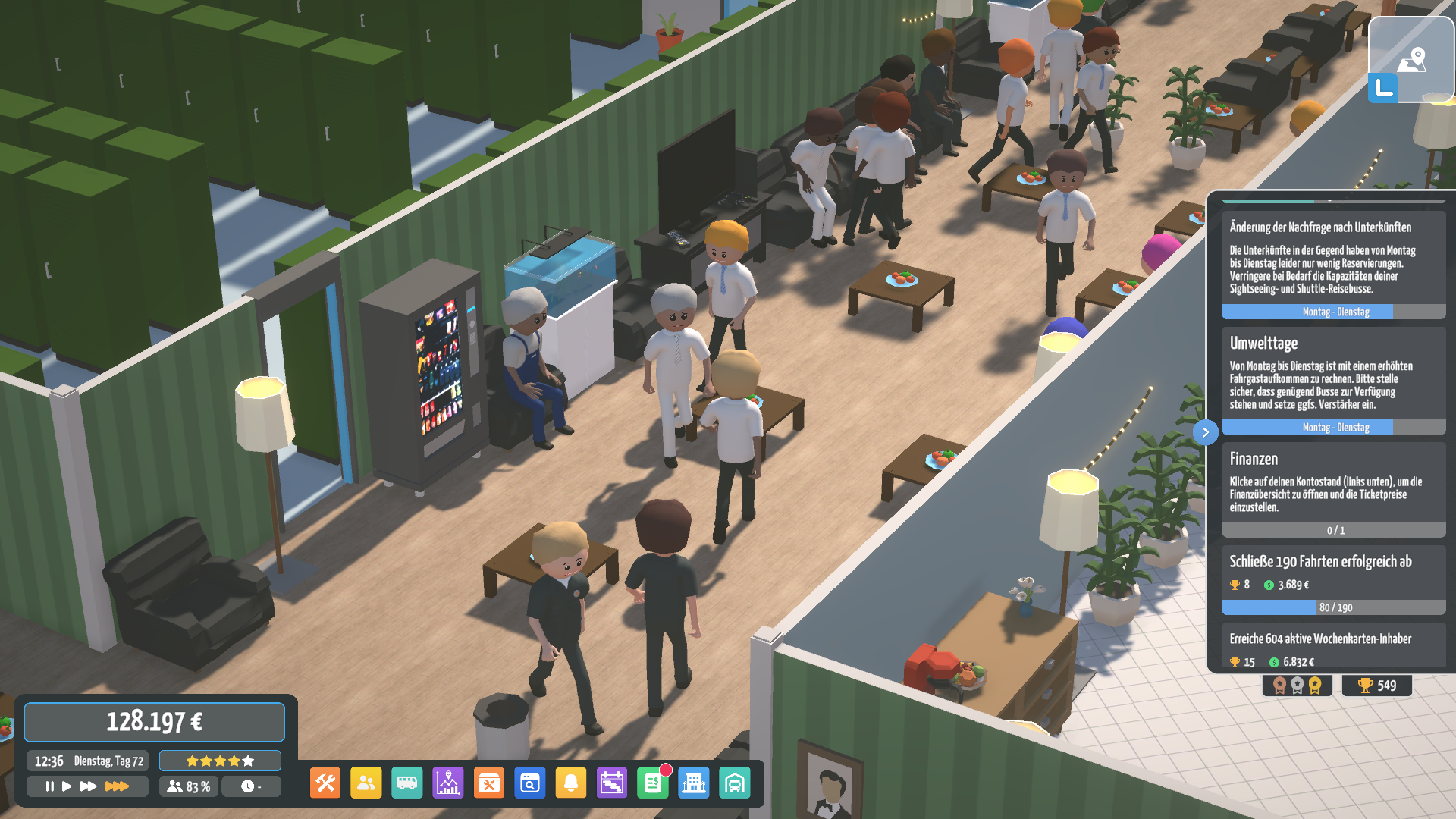Open the blue magnifier search window

530,783
